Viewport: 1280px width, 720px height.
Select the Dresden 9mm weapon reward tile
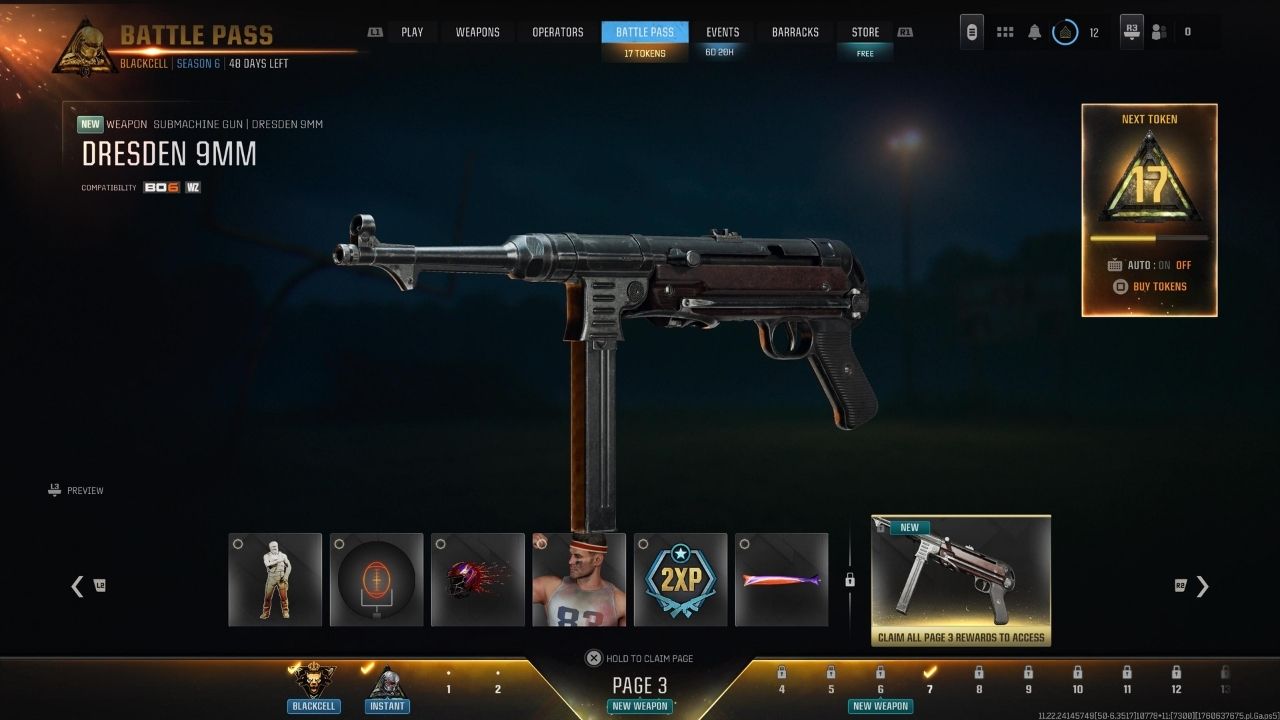point(960,580)
